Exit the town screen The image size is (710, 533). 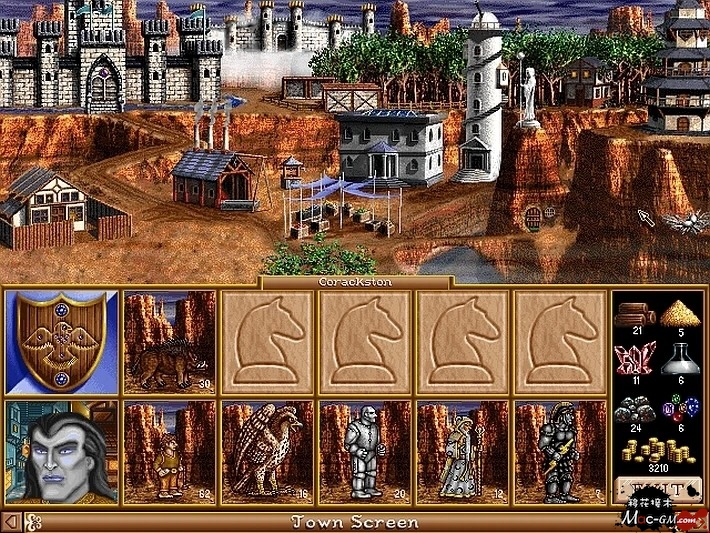(657, 490)
